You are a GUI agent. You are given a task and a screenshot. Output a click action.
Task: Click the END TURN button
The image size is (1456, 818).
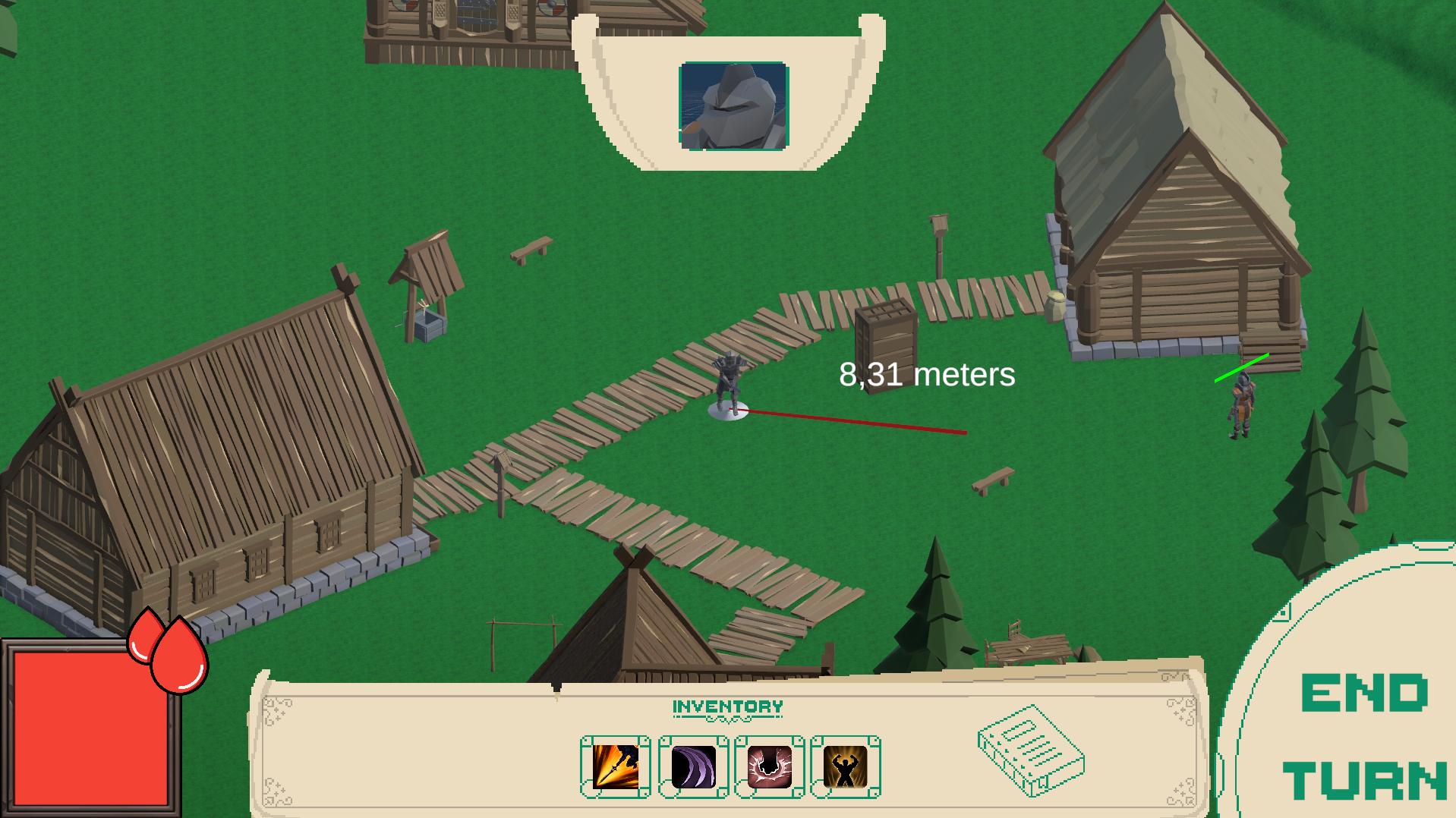click(x=1363, y=736)
